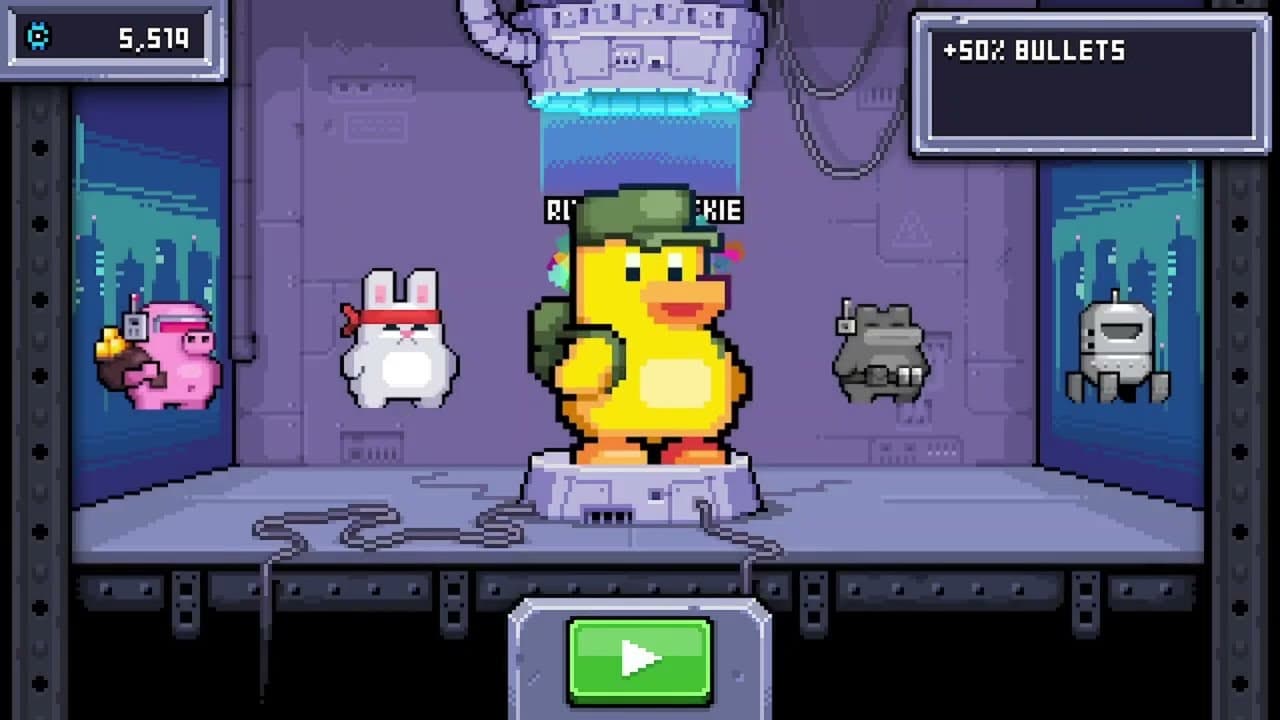Click the duck's green backpack
This screenshot has height=720, width=1280.
tap(552, 340)
